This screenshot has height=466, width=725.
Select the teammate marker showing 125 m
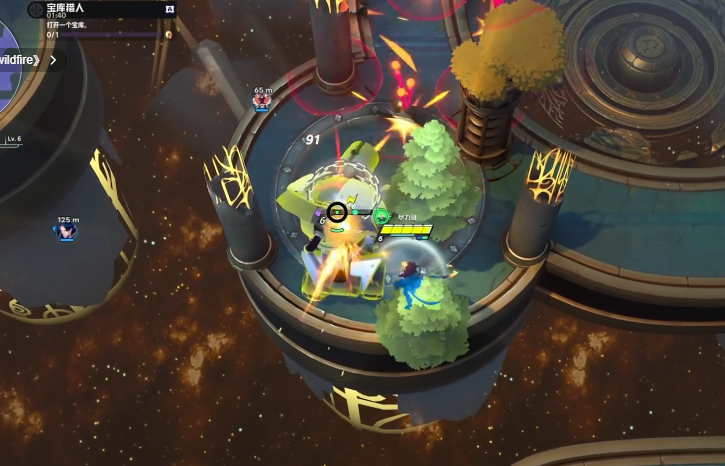tap(67, 231)
